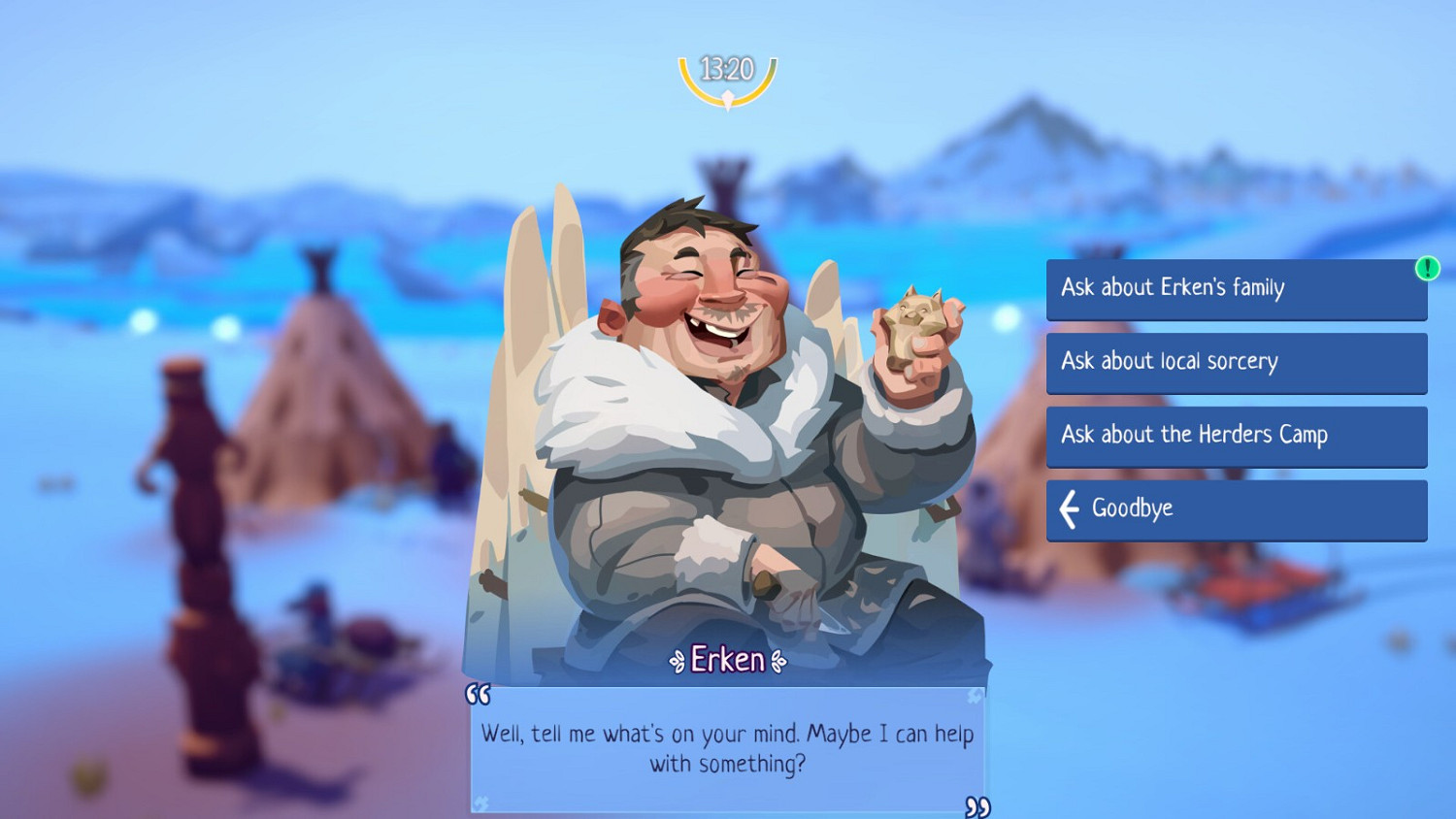Image resolution: width=1456 pixels, height=819 pixels.
Task: Click the snowflake ornament in the dialogue box's bottom-left corner
Action: pos(483,802)
